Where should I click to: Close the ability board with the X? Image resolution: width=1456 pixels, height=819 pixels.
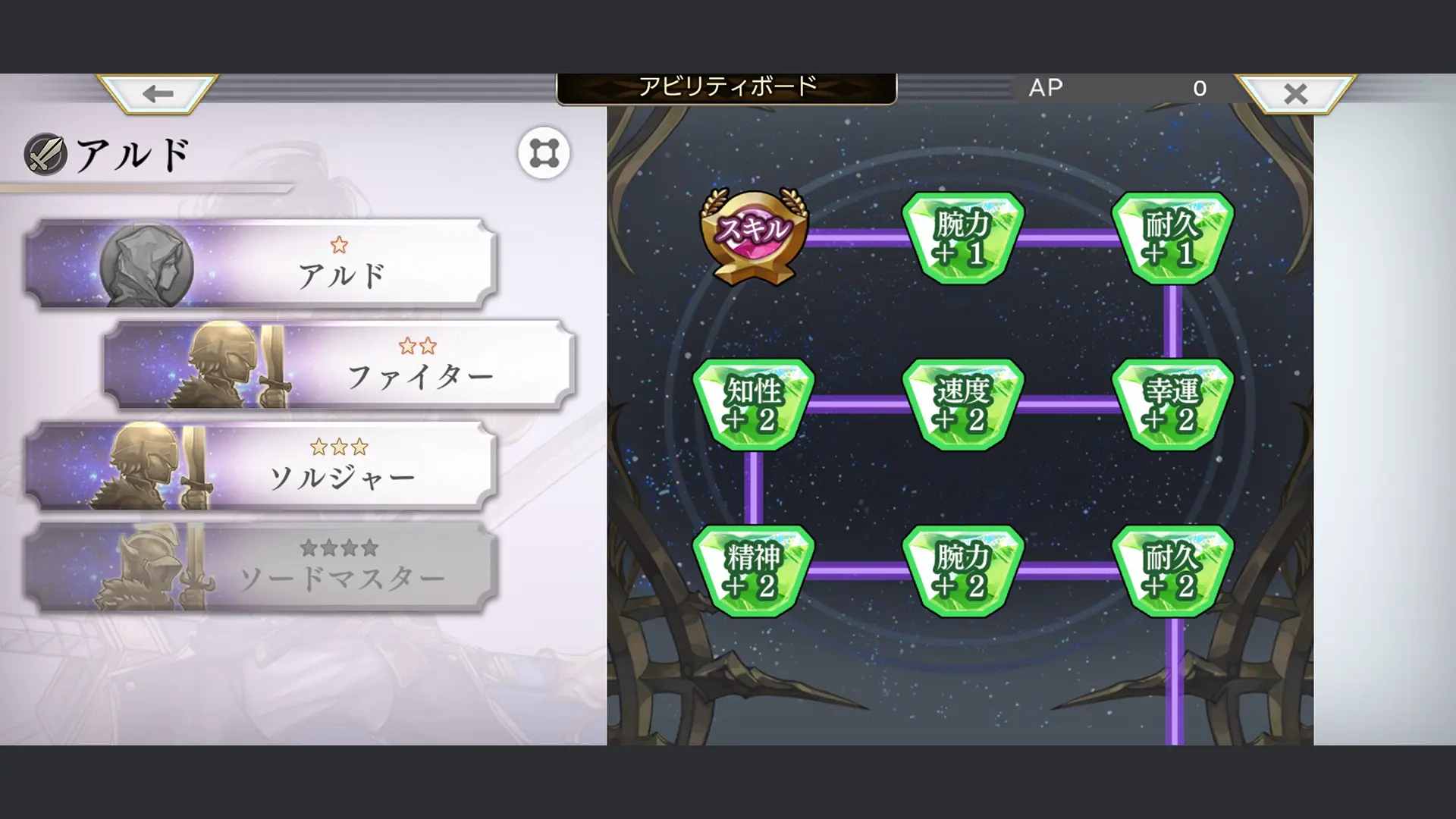pos(1295,93)
